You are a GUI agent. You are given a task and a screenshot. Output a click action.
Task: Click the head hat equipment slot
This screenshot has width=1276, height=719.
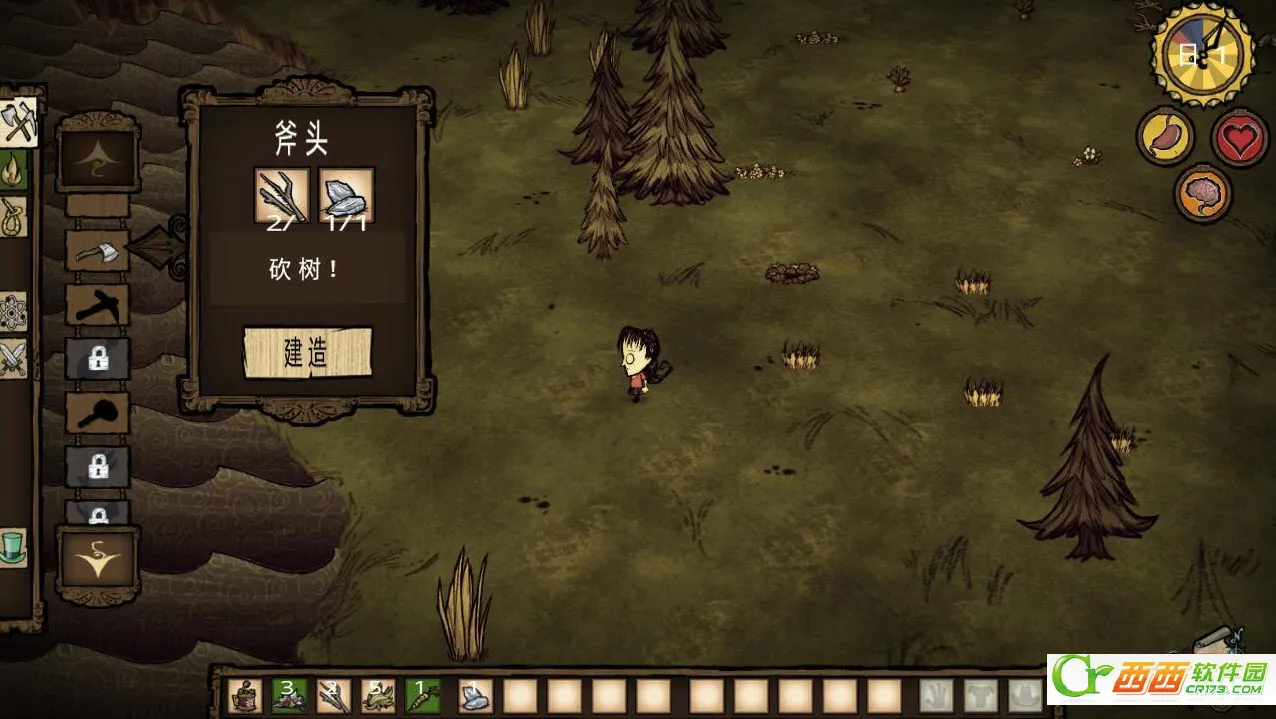1024,695
